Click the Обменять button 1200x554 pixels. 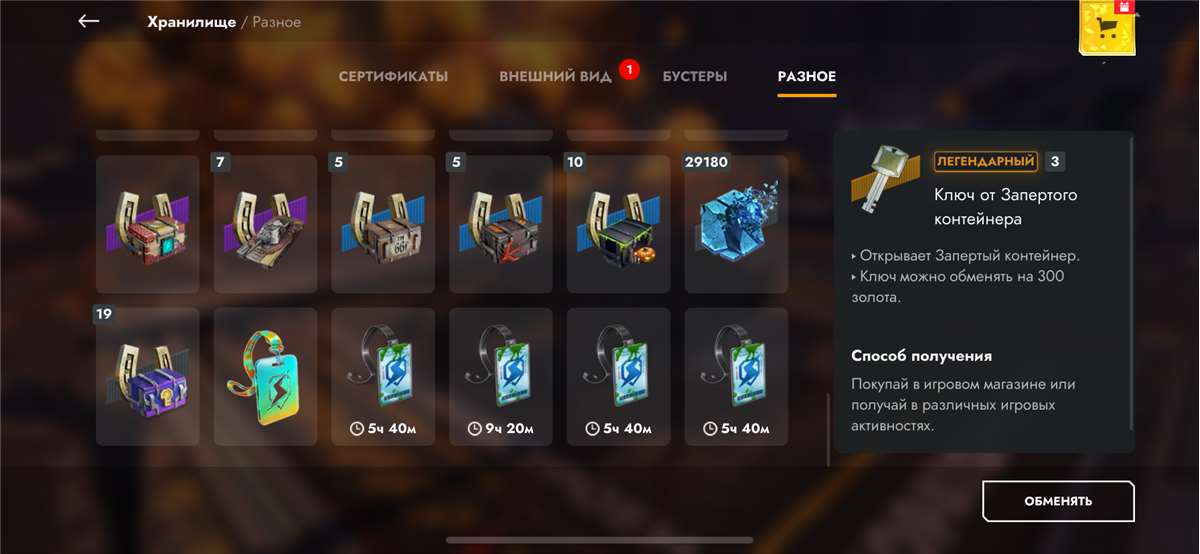(x=1058, y=501)
